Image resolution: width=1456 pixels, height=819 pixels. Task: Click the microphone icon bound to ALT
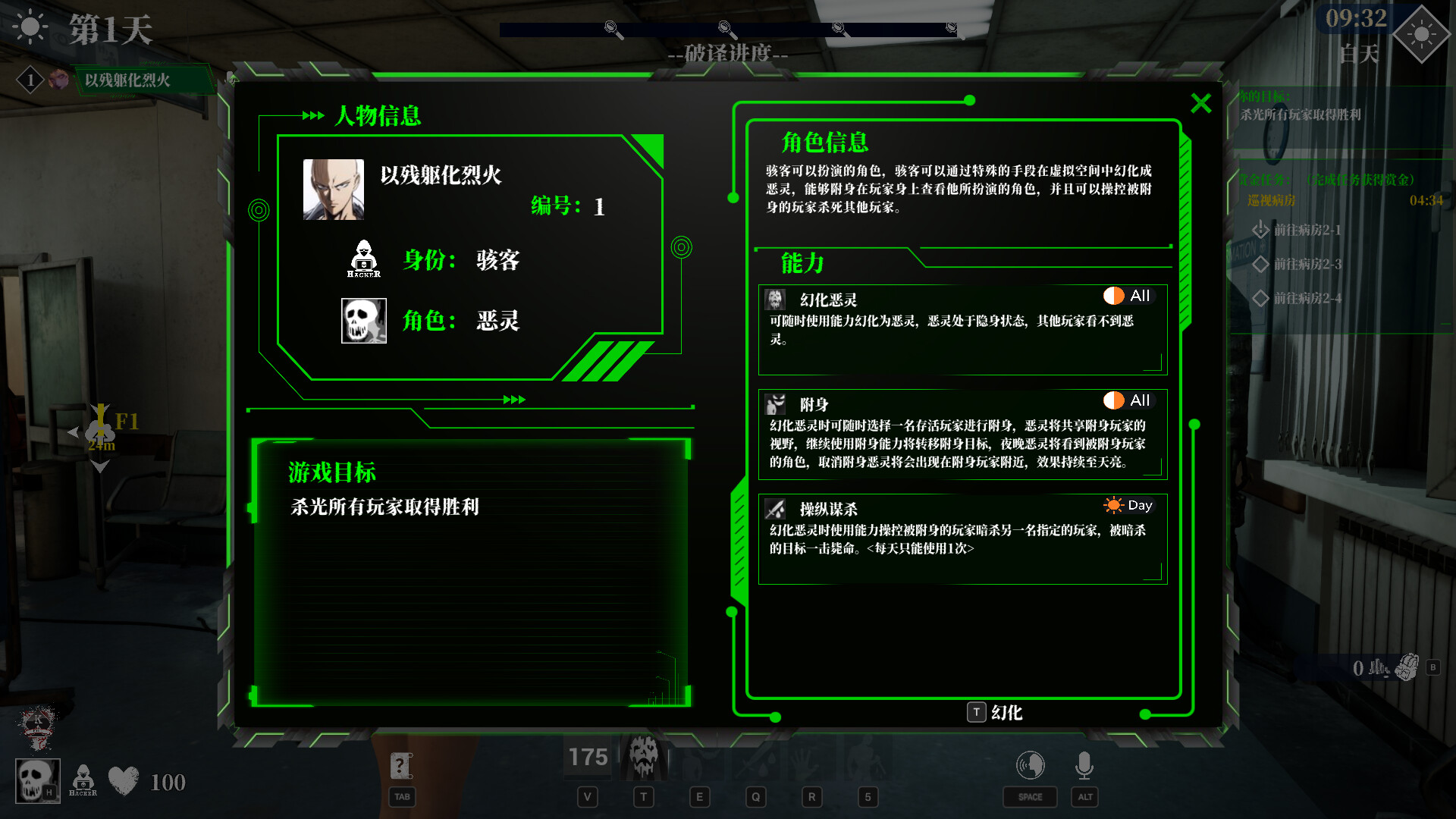pyautogui.click(x=1084, y=766)
